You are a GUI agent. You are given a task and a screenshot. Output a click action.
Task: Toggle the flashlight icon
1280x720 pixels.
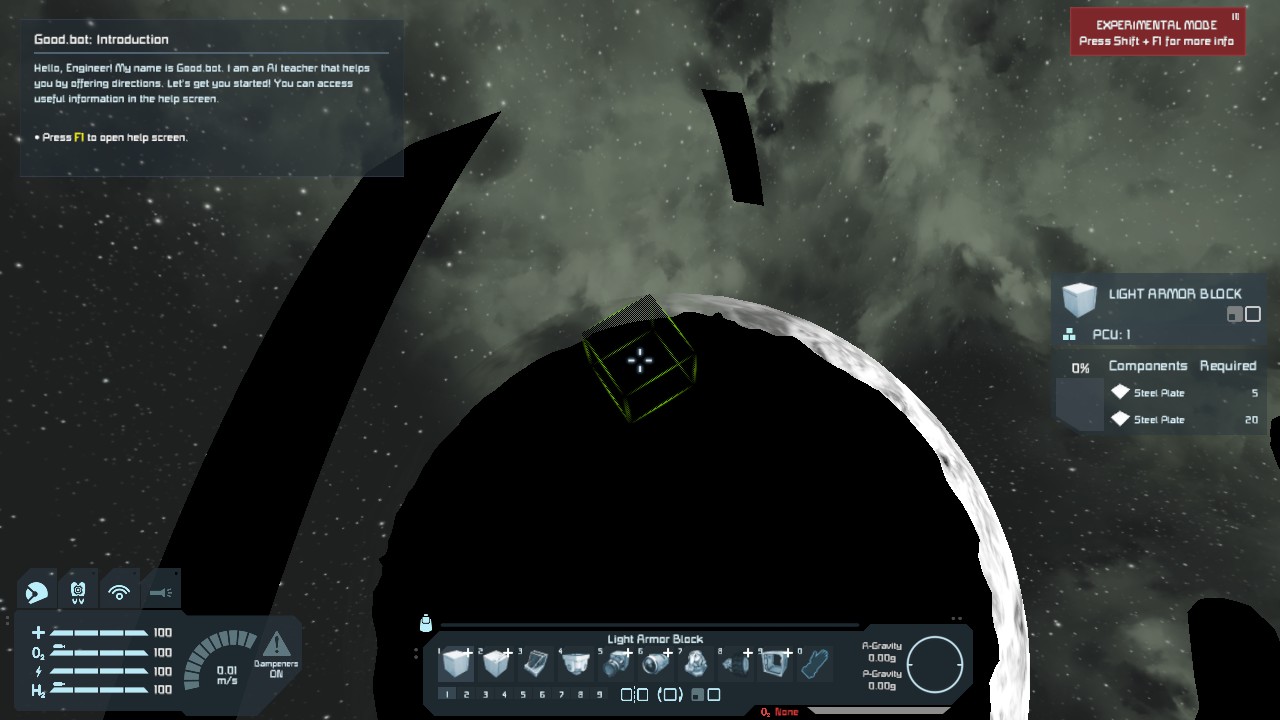(x=160, y=592)
